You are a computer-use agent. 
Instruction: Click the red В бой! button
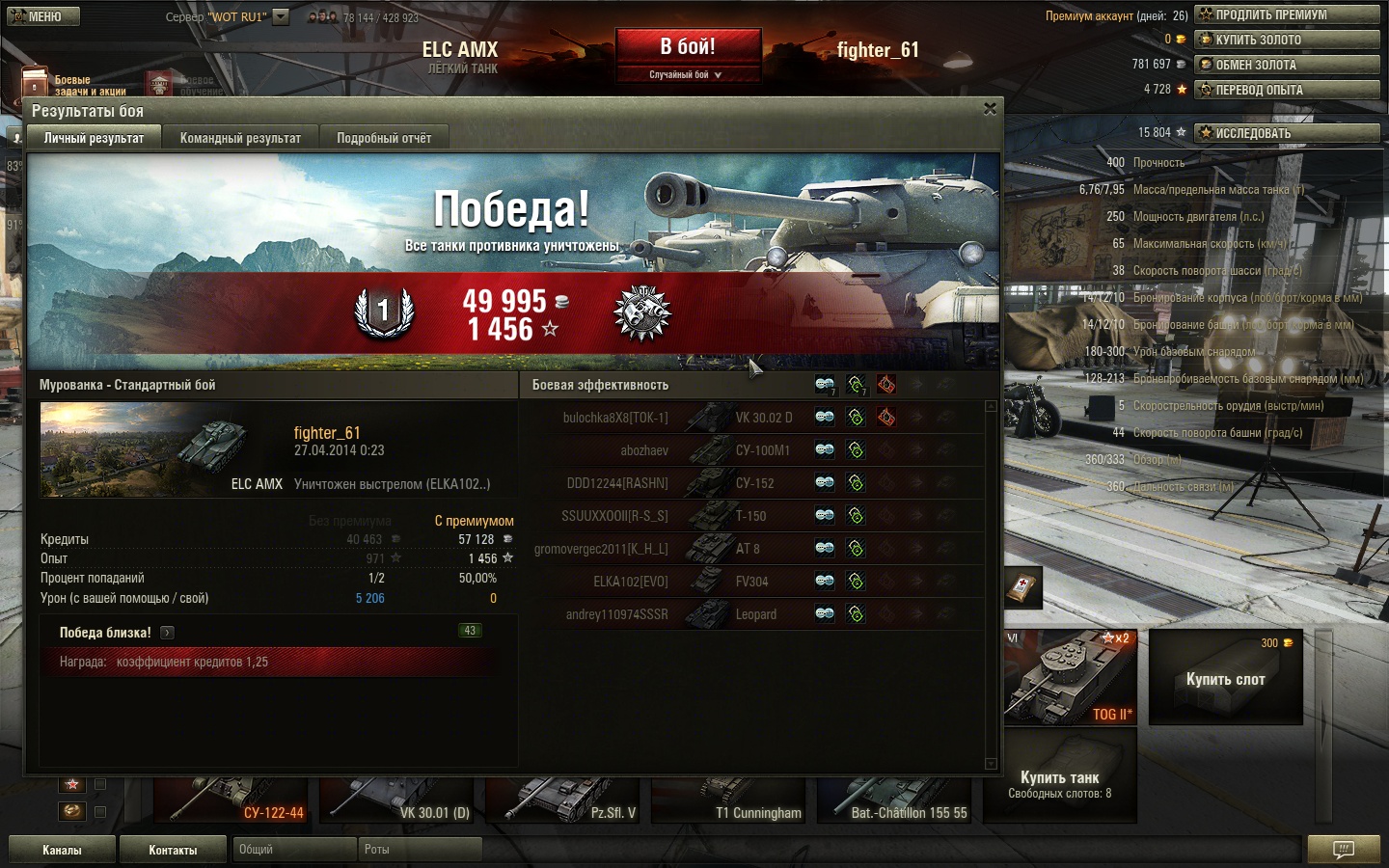688,47
